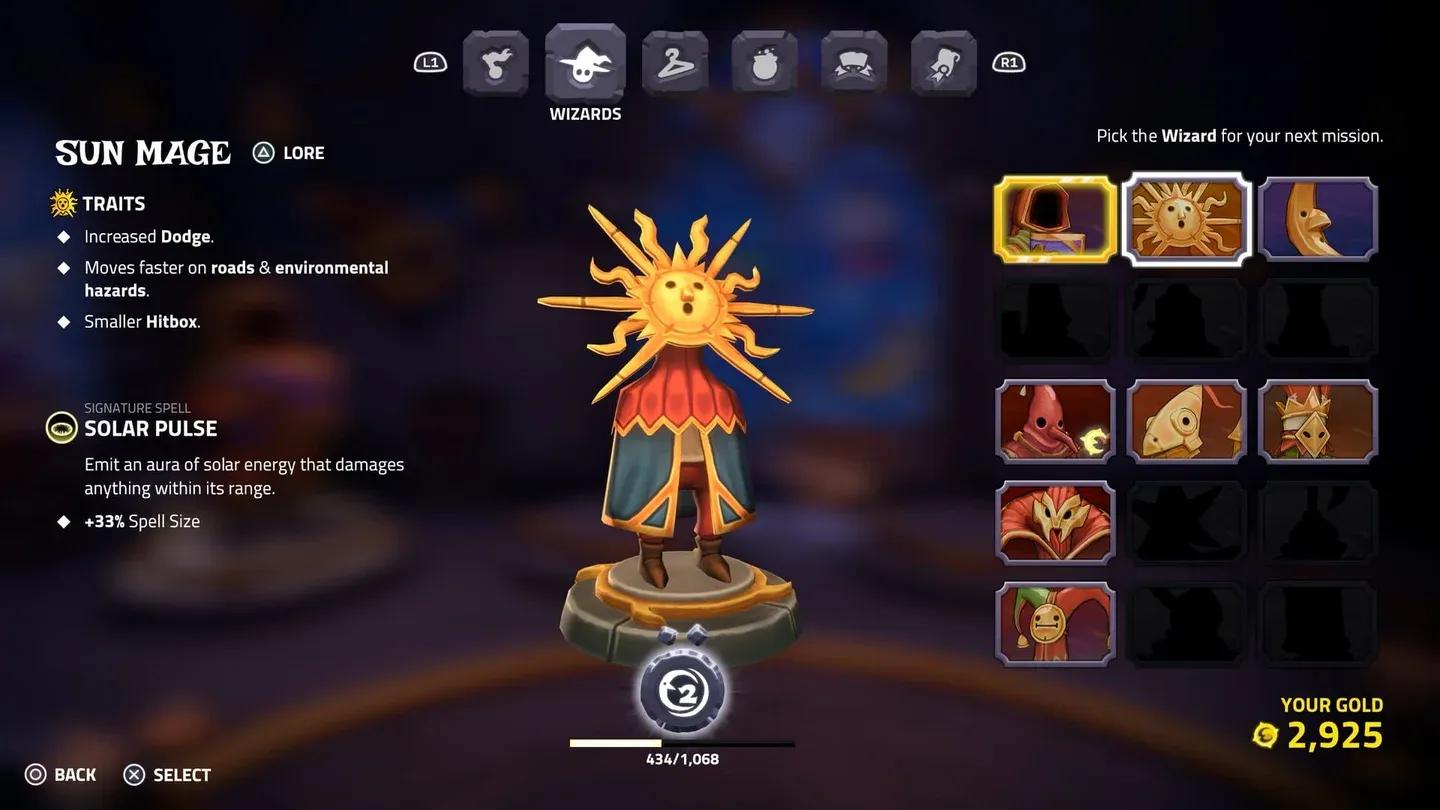Select the banner category icon beside the cauldron
Image resolution: width=1440 pixels, height=810 pixels.
(x=853, y=62)
